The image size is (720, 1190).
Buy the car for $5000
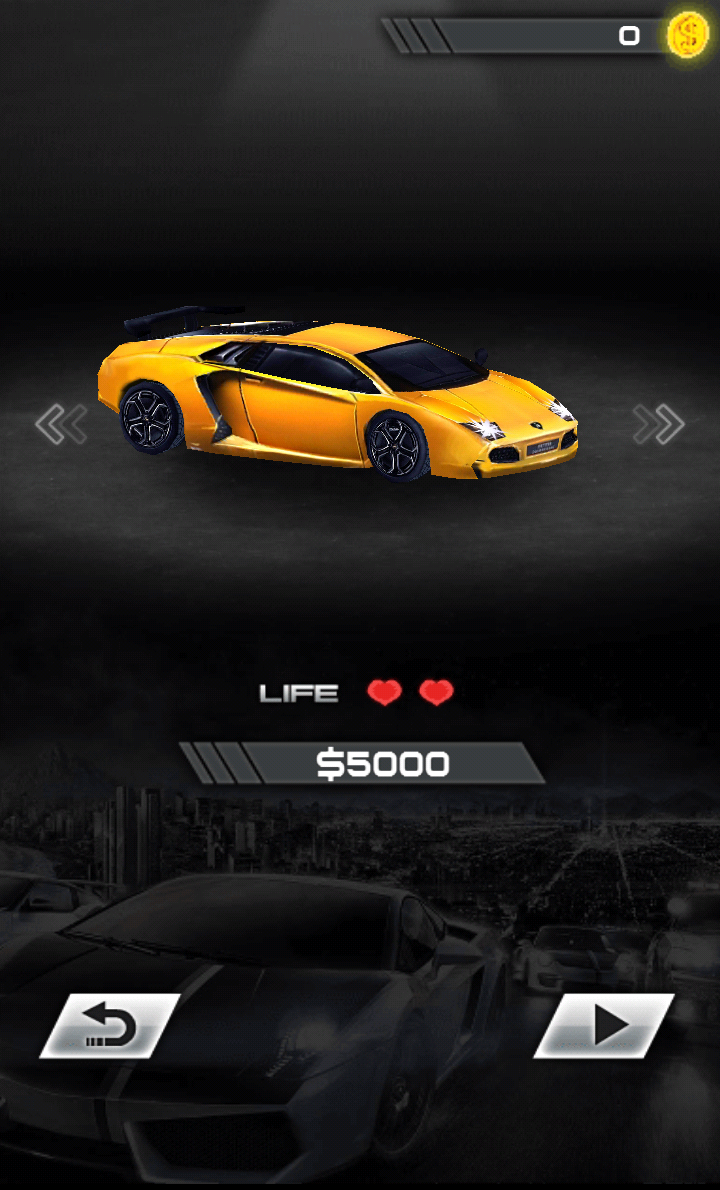382,764
